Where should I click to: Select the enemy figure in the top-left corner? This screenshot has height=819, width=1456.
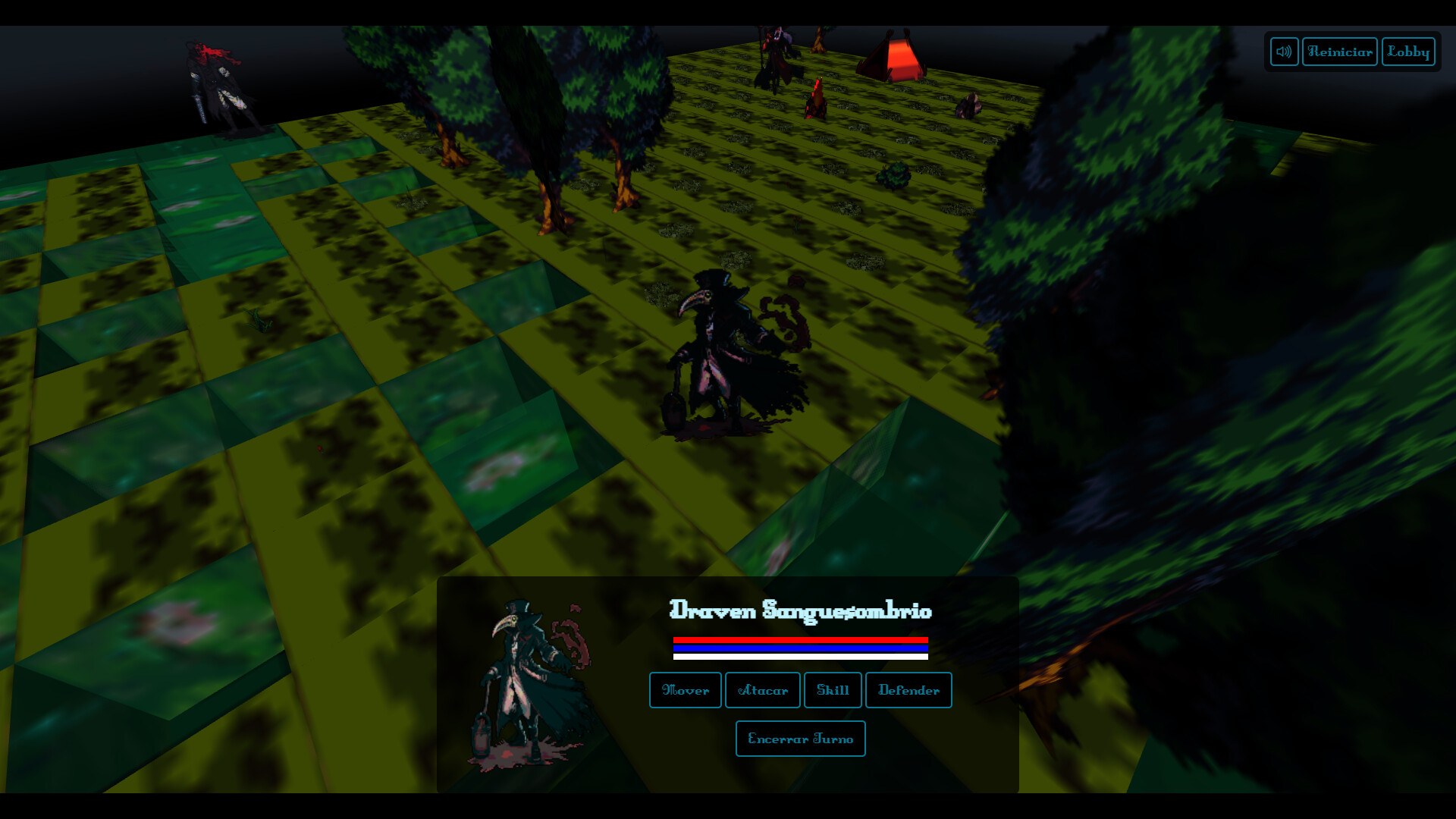pyautogui.click(x=220, y=83)
